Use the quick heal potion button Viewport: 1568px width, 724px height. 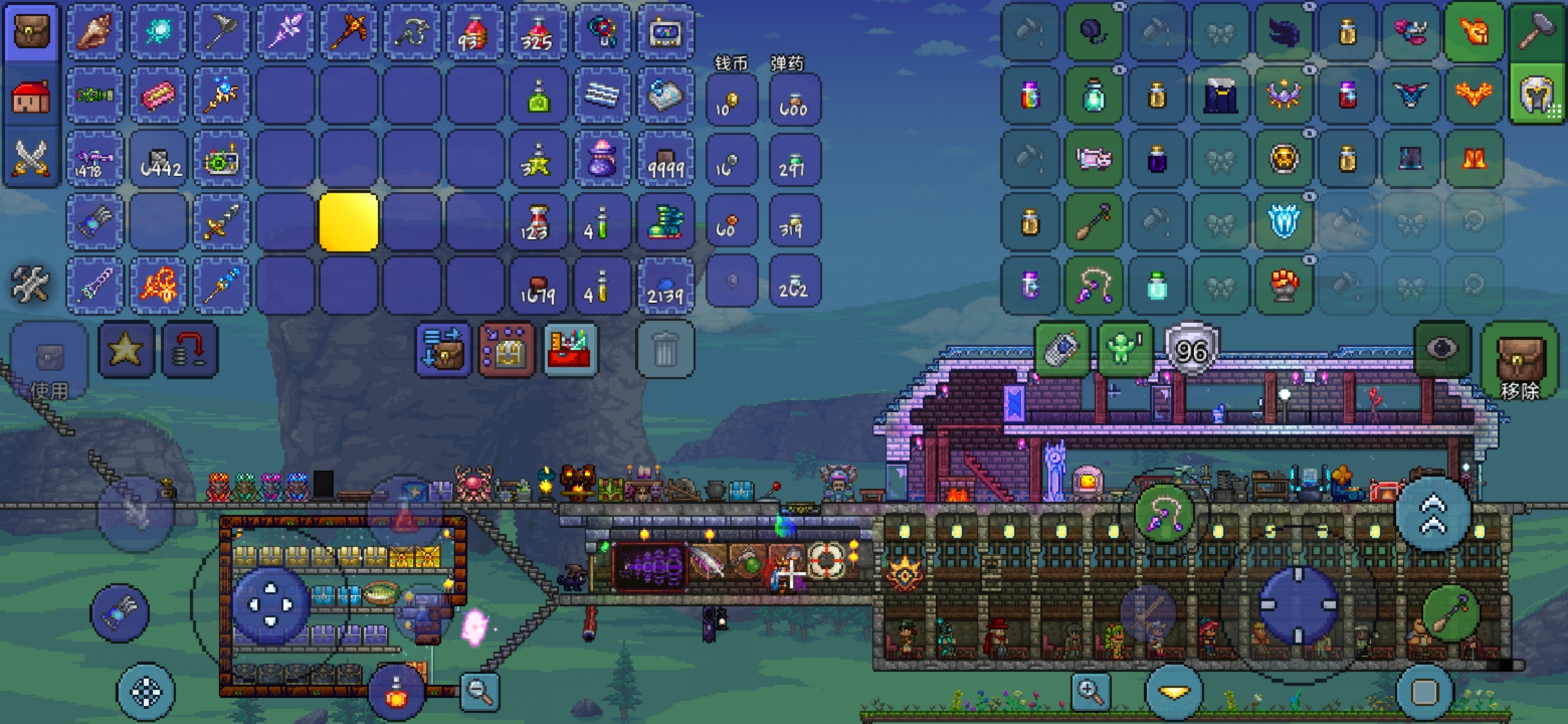396,692
